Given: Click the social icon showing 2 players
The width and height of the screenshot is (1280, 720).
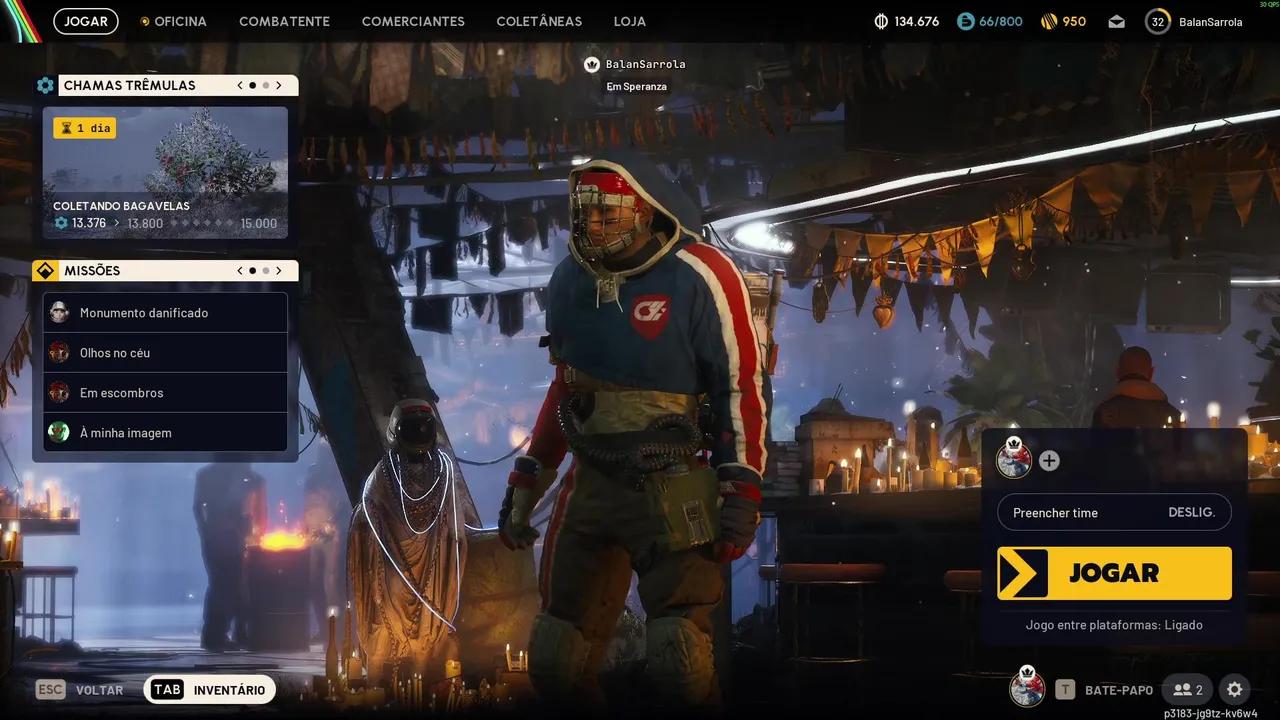Looking at the screenshot, I should point(1187,689).
